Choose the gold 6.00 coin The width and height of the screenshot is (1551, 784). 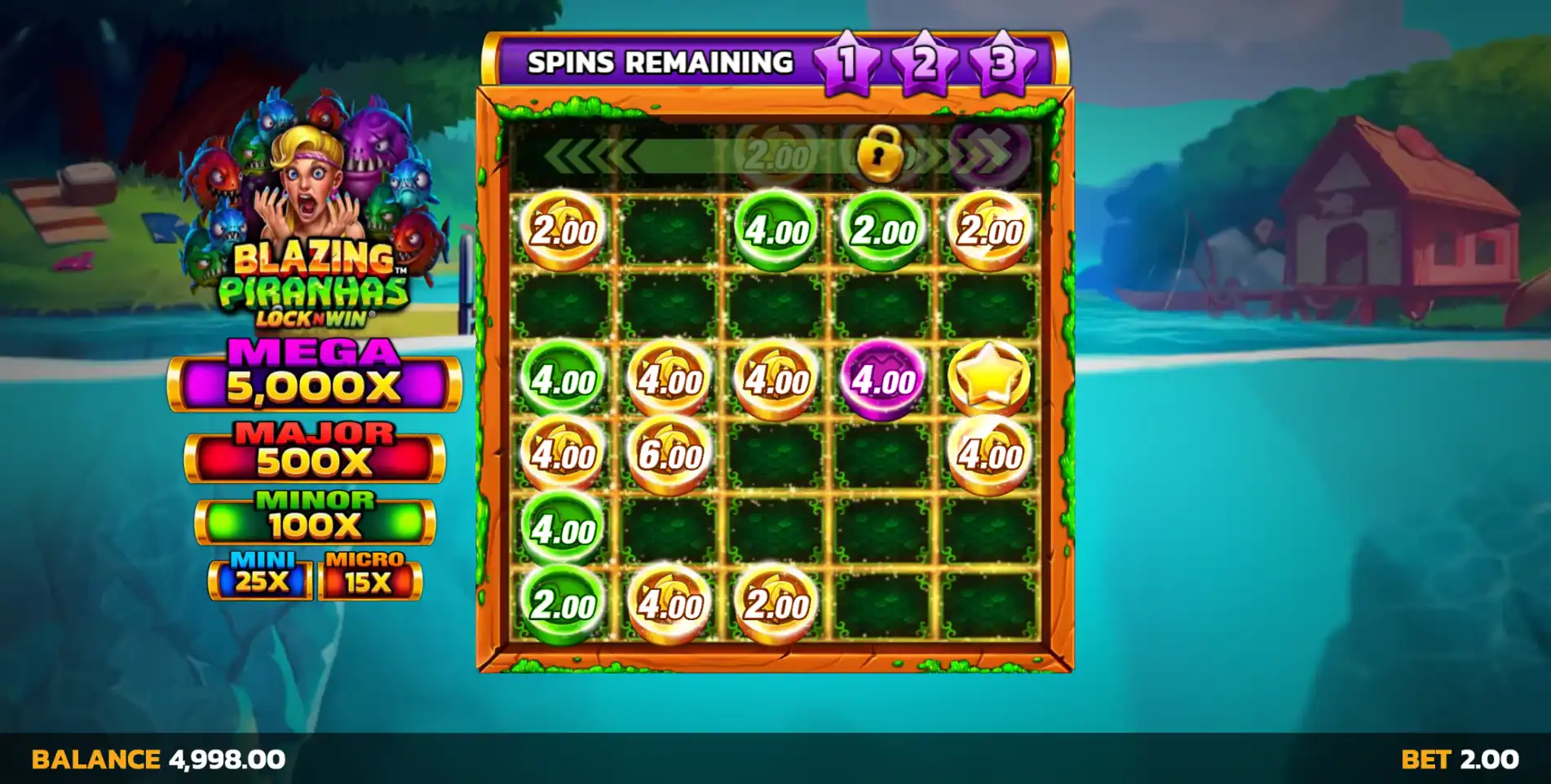click(x=669, y=455)
